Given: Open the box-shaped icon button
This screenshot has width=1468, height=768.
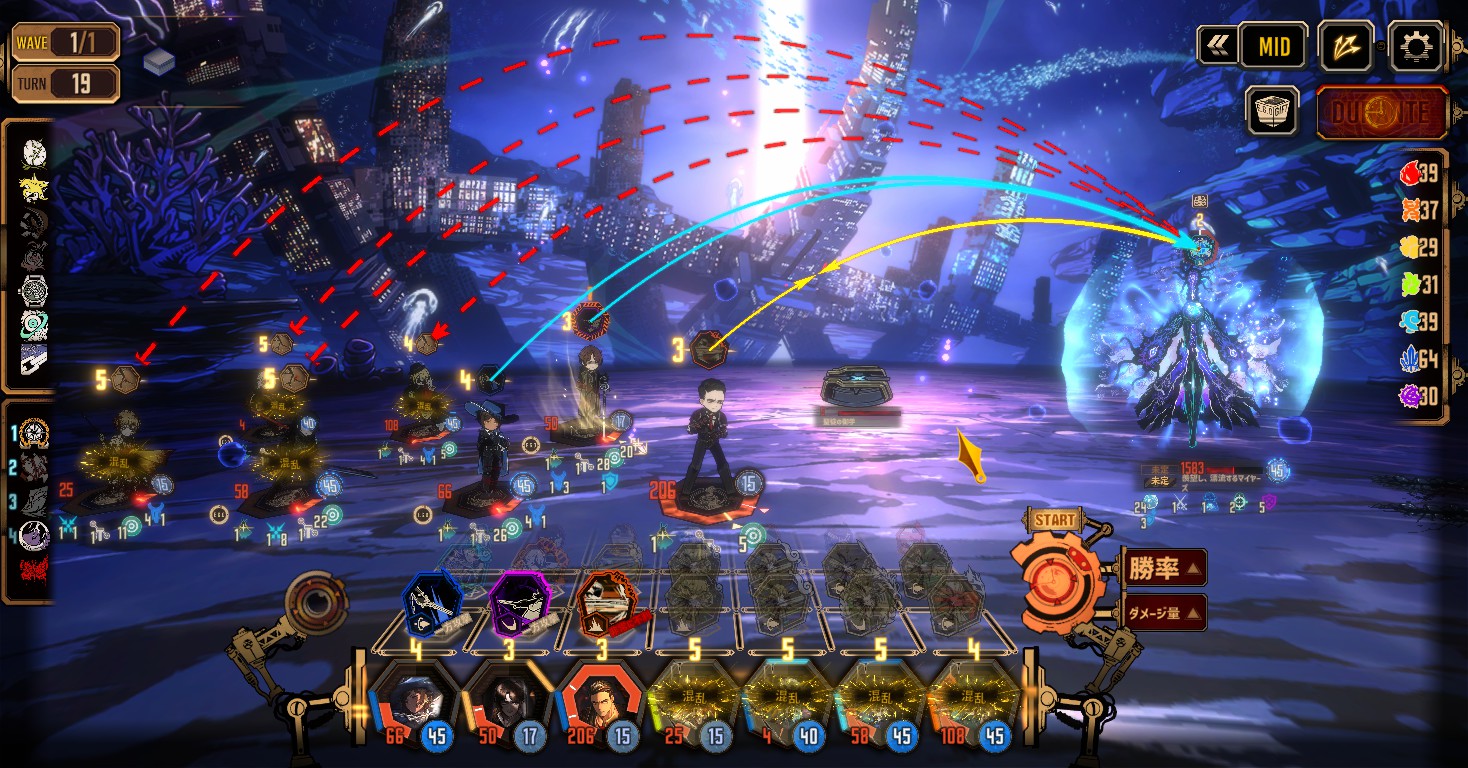Looking at the screenshot, I should pyautogui.click(x=1272, y=111).
